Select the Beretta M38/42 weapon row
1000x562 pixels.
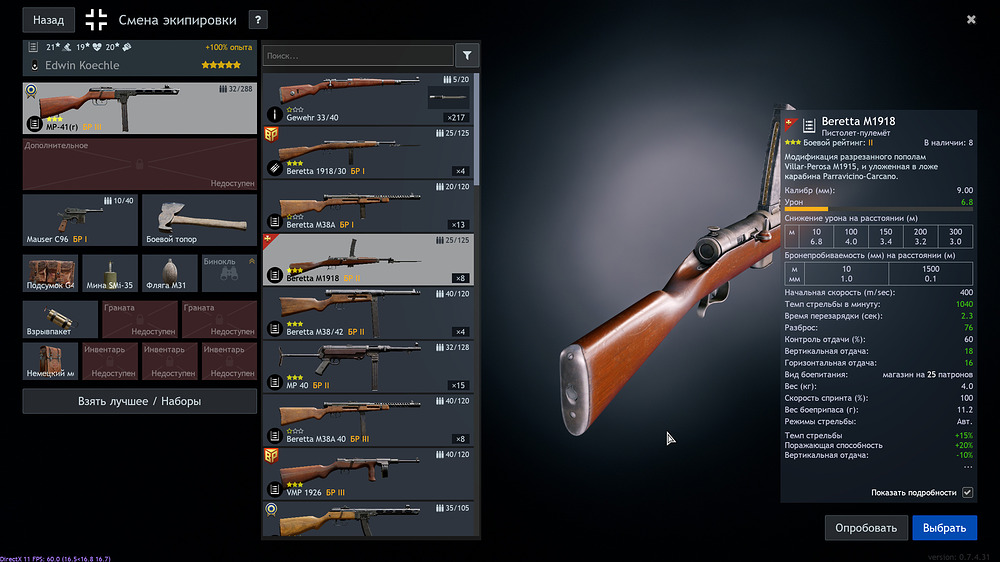(367, 314)
